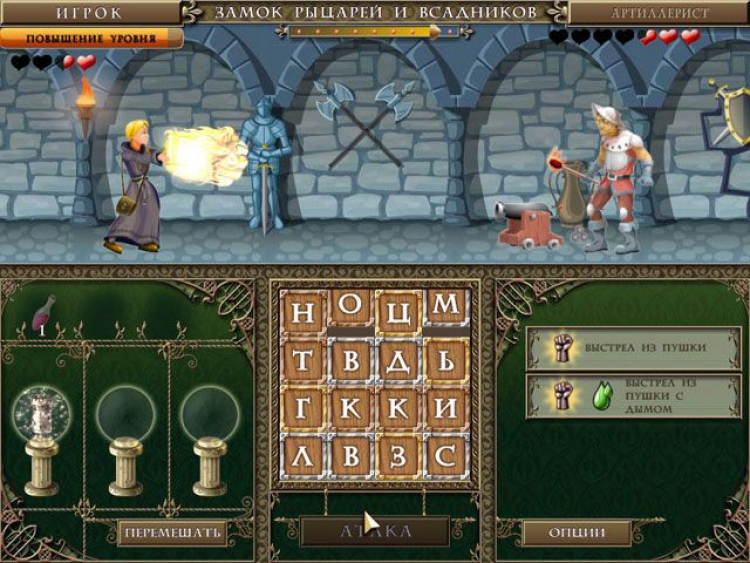Select the soft sign Ь tile
750x563 pixels.
(x=446, y=360)
